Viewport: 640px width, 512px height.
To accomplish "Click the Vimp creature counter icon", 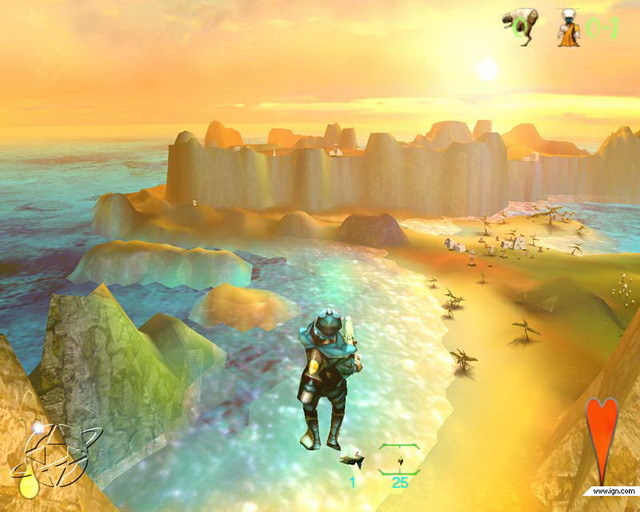I will click(519, 26).
